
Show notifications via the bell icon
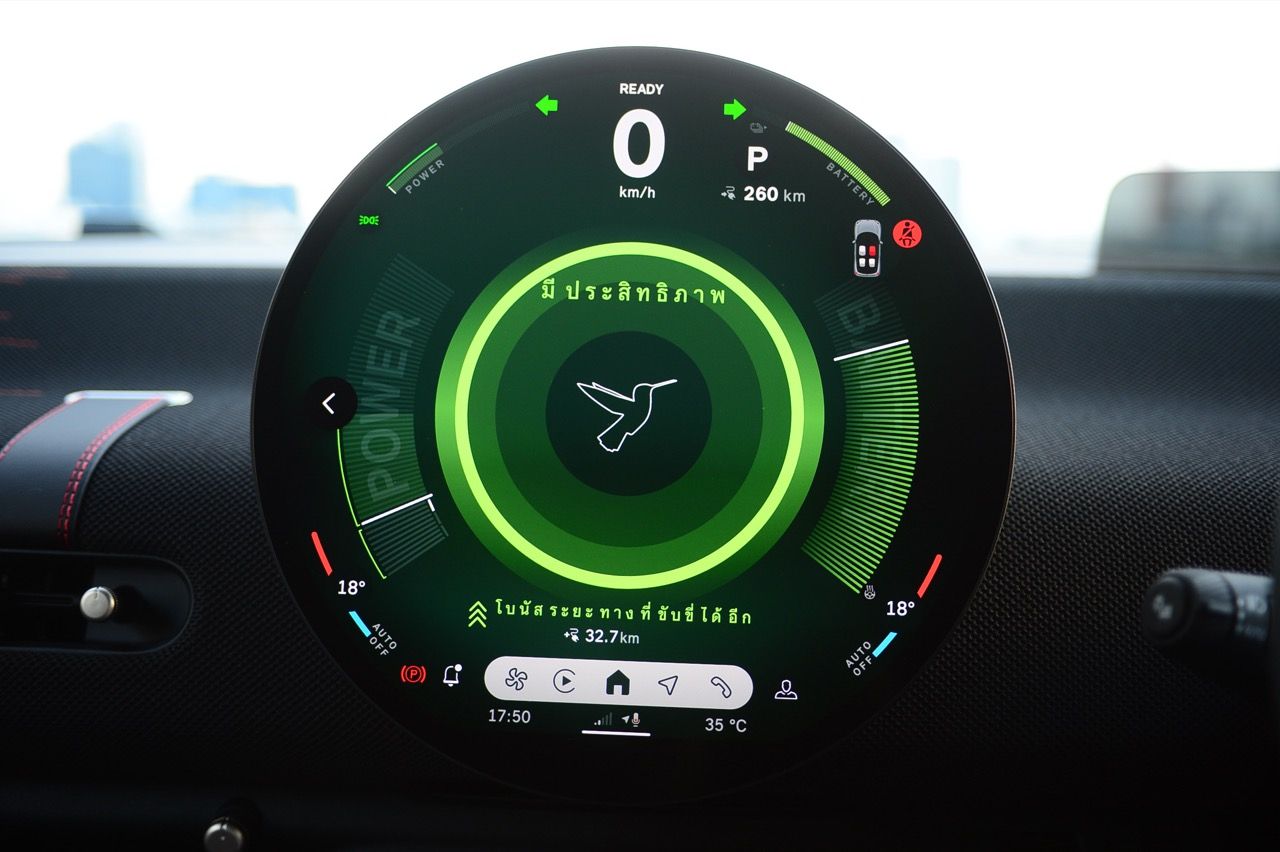452,675
